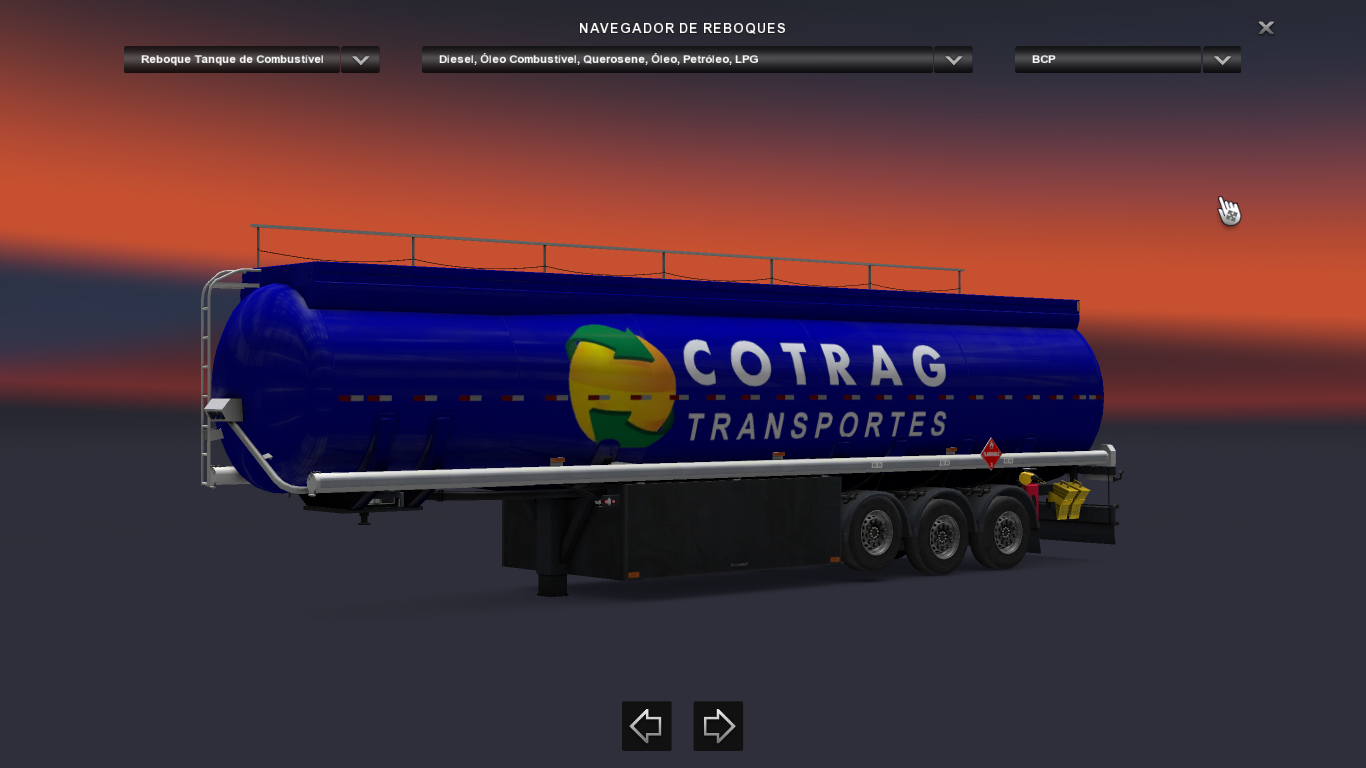The width and height of the screenshot is (1366, 768).
Task: Click the previous trailer arrow icon
Action: [x=646, y=726]
